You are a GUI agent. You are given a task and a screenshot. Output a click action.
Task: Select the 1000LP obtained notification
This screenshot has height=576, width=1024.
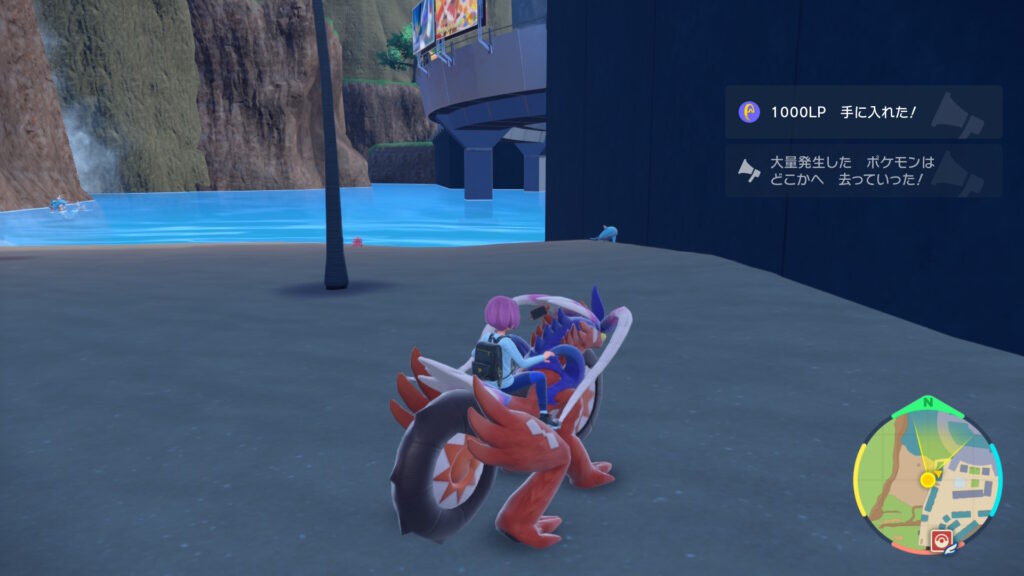(862, 112)
